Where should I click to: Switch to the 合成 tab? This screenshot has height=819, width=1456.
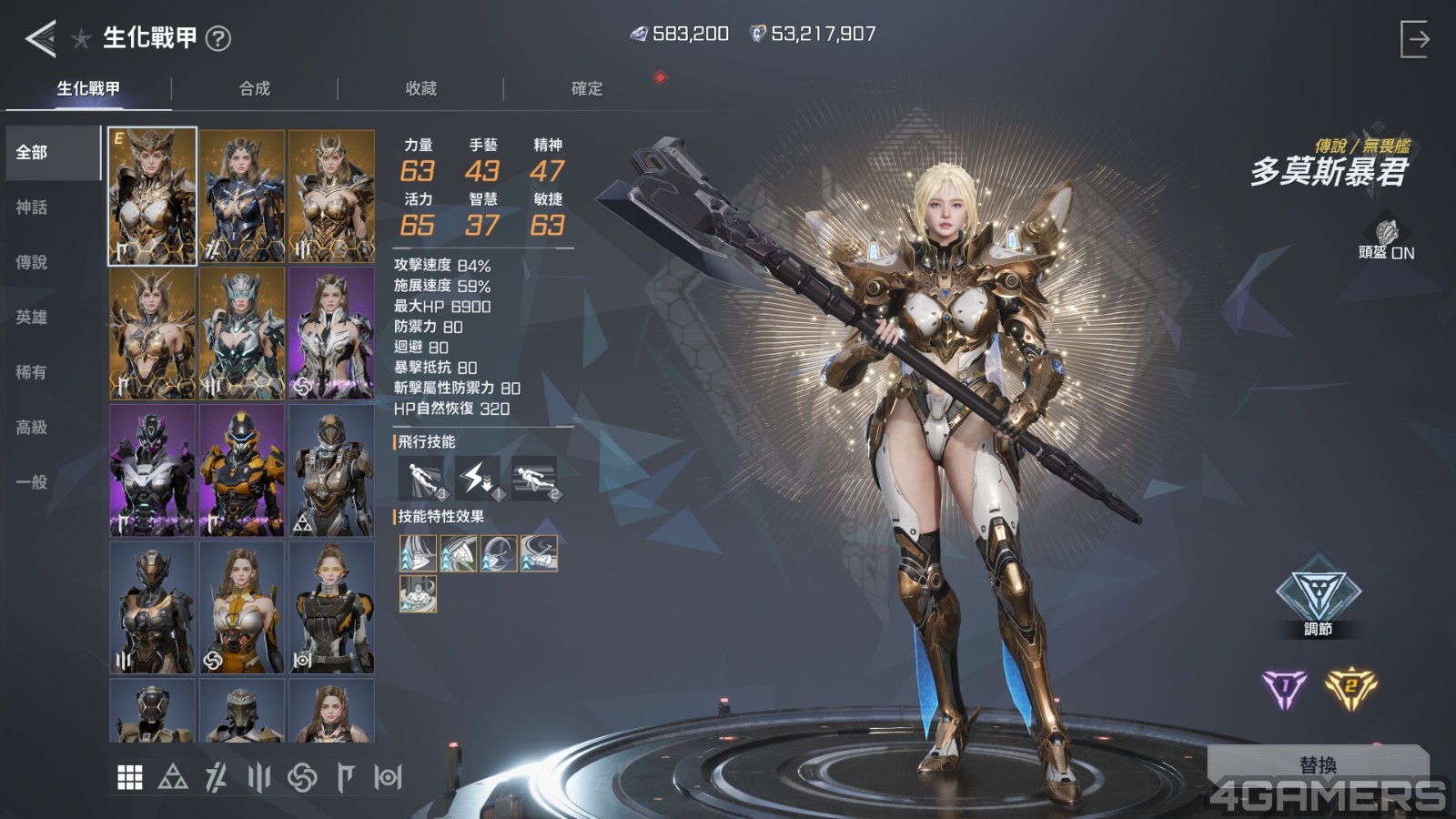pyautogui.click(x=255, y=88)
